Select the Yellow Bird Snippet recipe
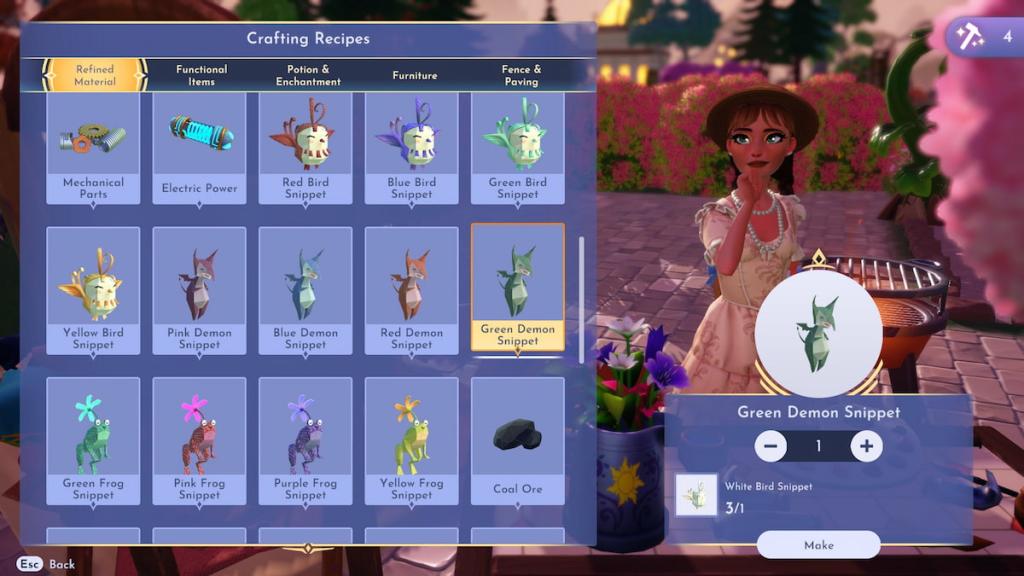This screenshot has width=1024, height=576. point(93,290)
